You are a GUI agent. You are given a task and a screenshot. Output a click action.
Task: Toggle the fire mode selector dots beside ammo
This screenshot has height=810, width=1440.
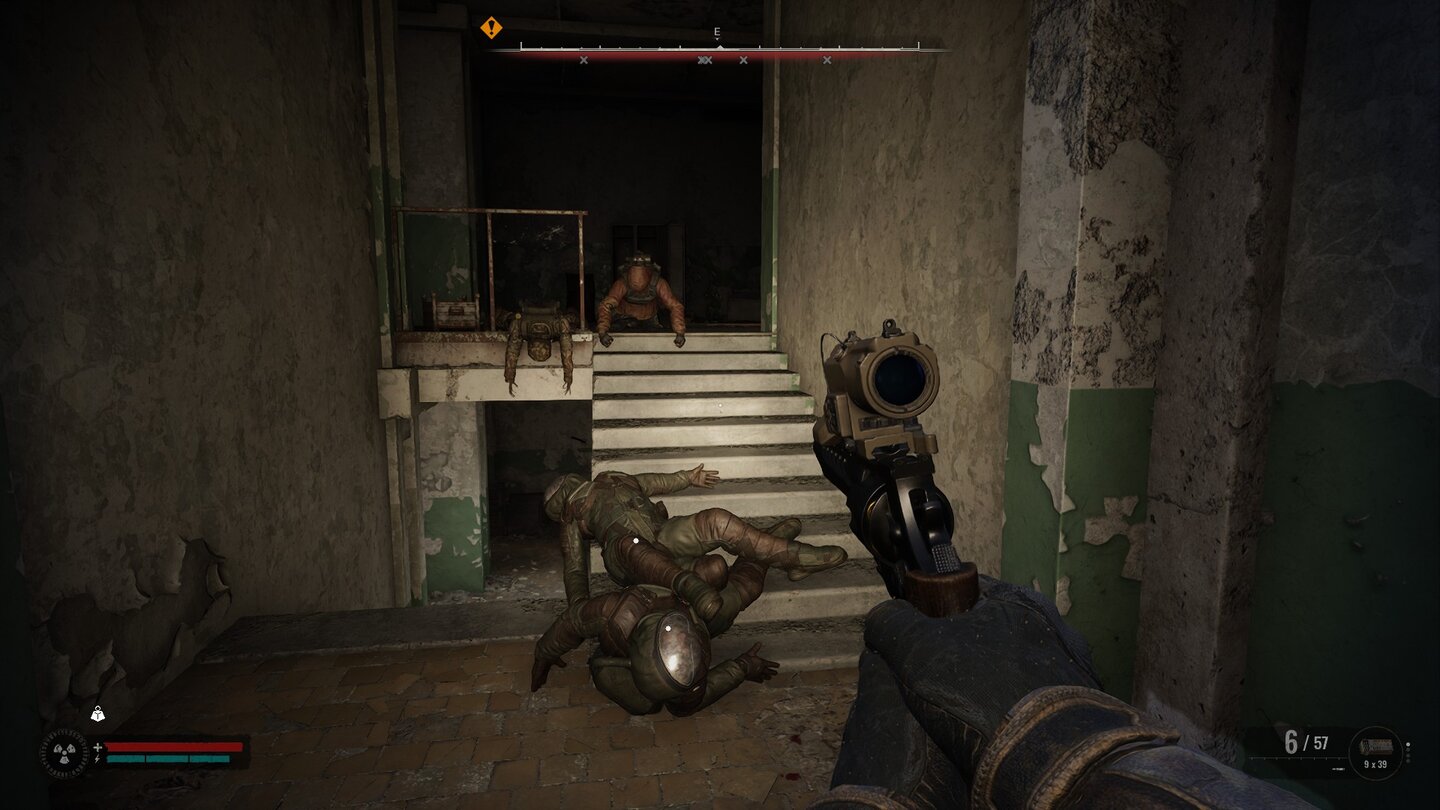[1408, 751]
